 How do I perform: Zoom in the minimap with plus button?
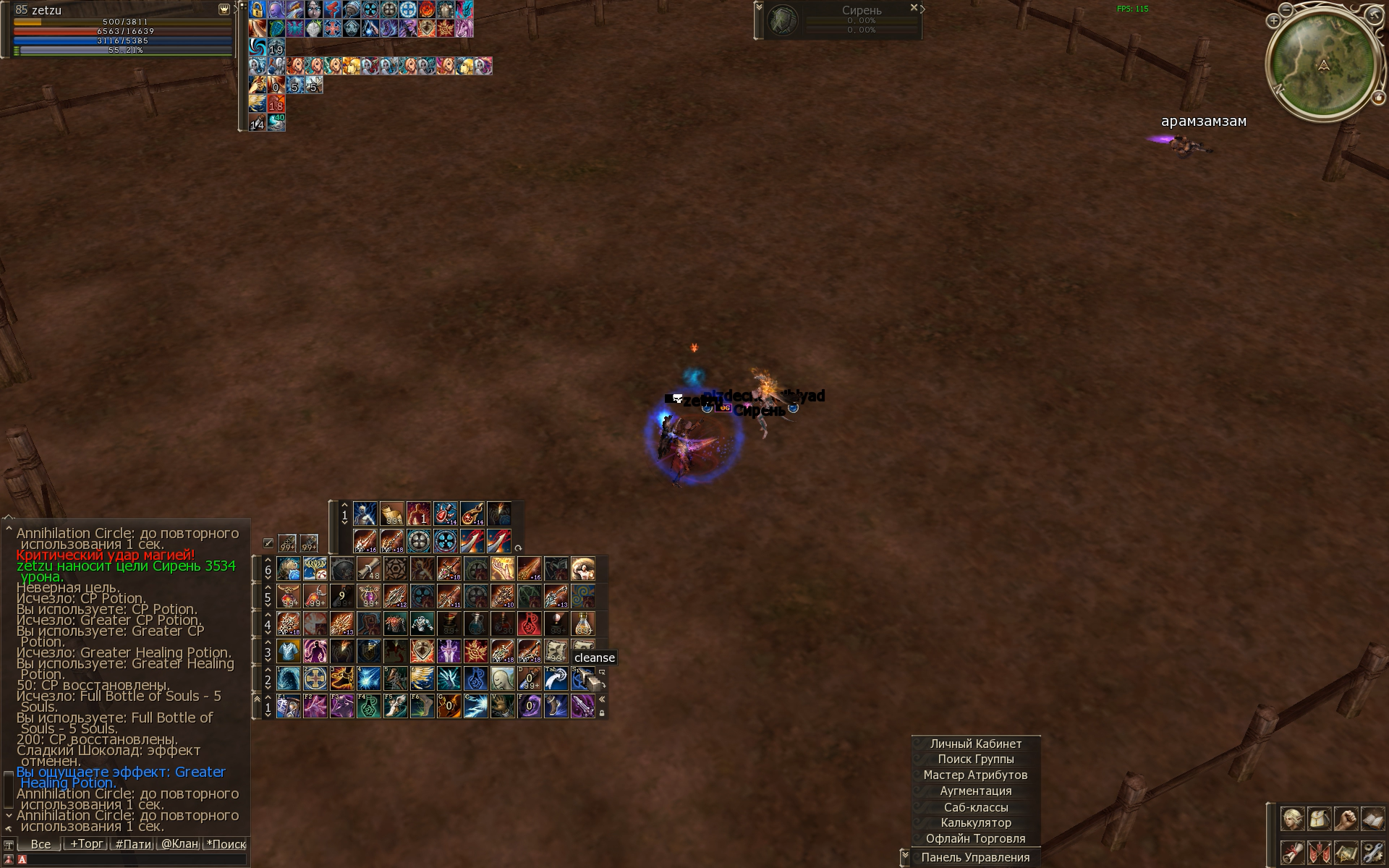point(1274,22)
